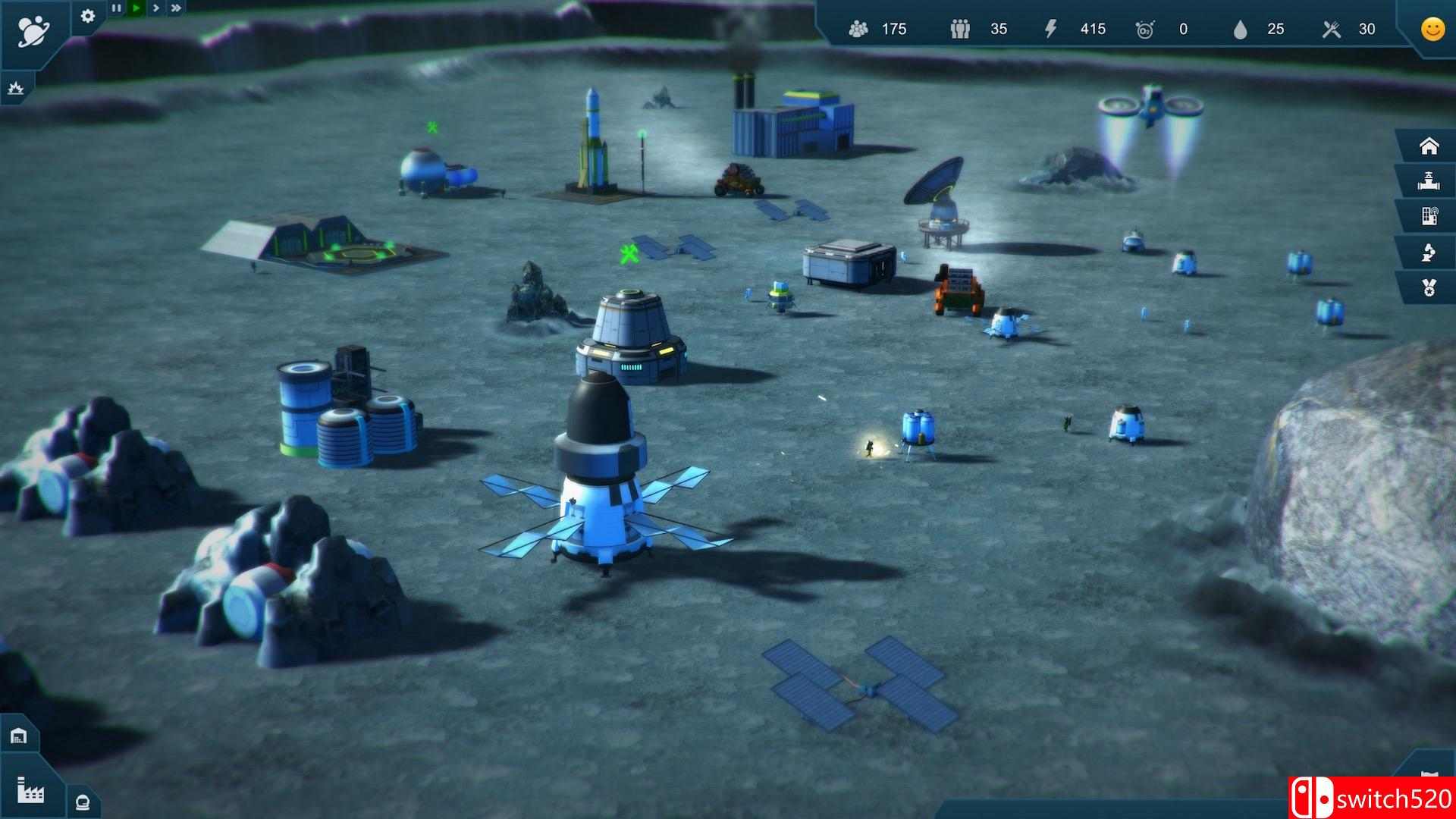
Task: Select the double-arrow fastest speed
Action: 176,8
